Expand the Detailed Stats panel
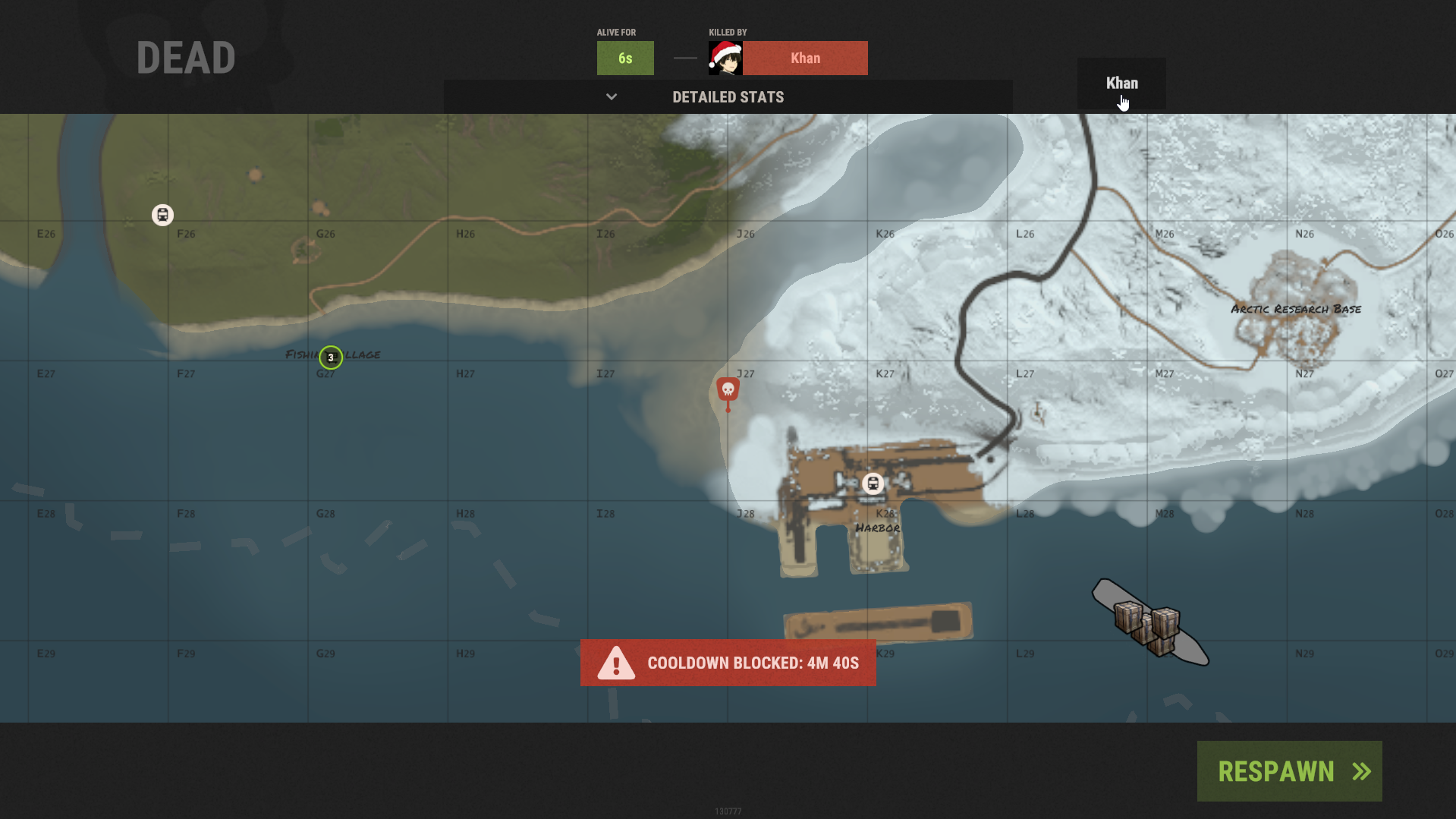The width and height of the screenshot is (1456, 819). 728,97
